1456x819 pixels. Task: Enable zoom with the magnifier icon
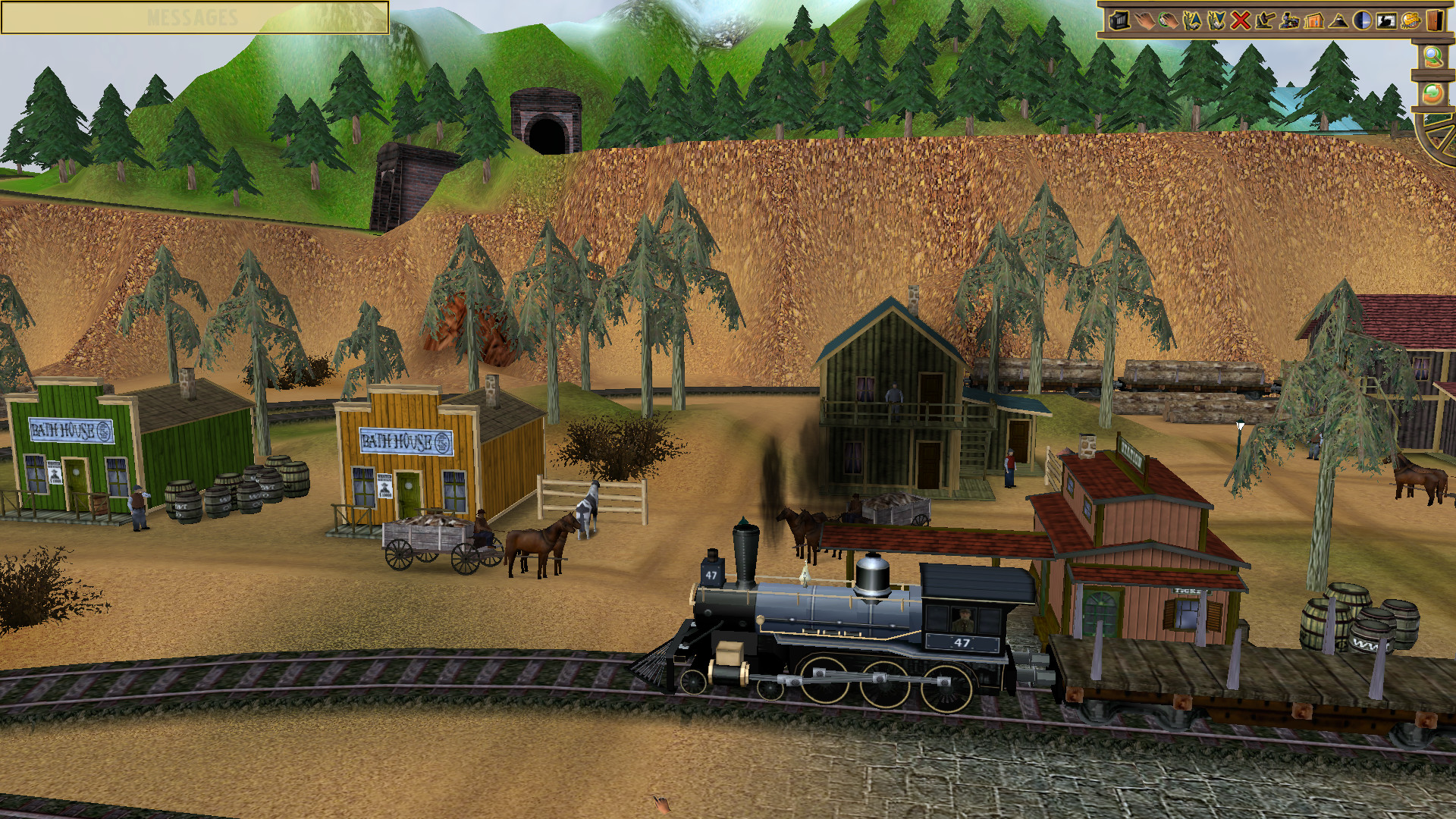[1432, 56]
